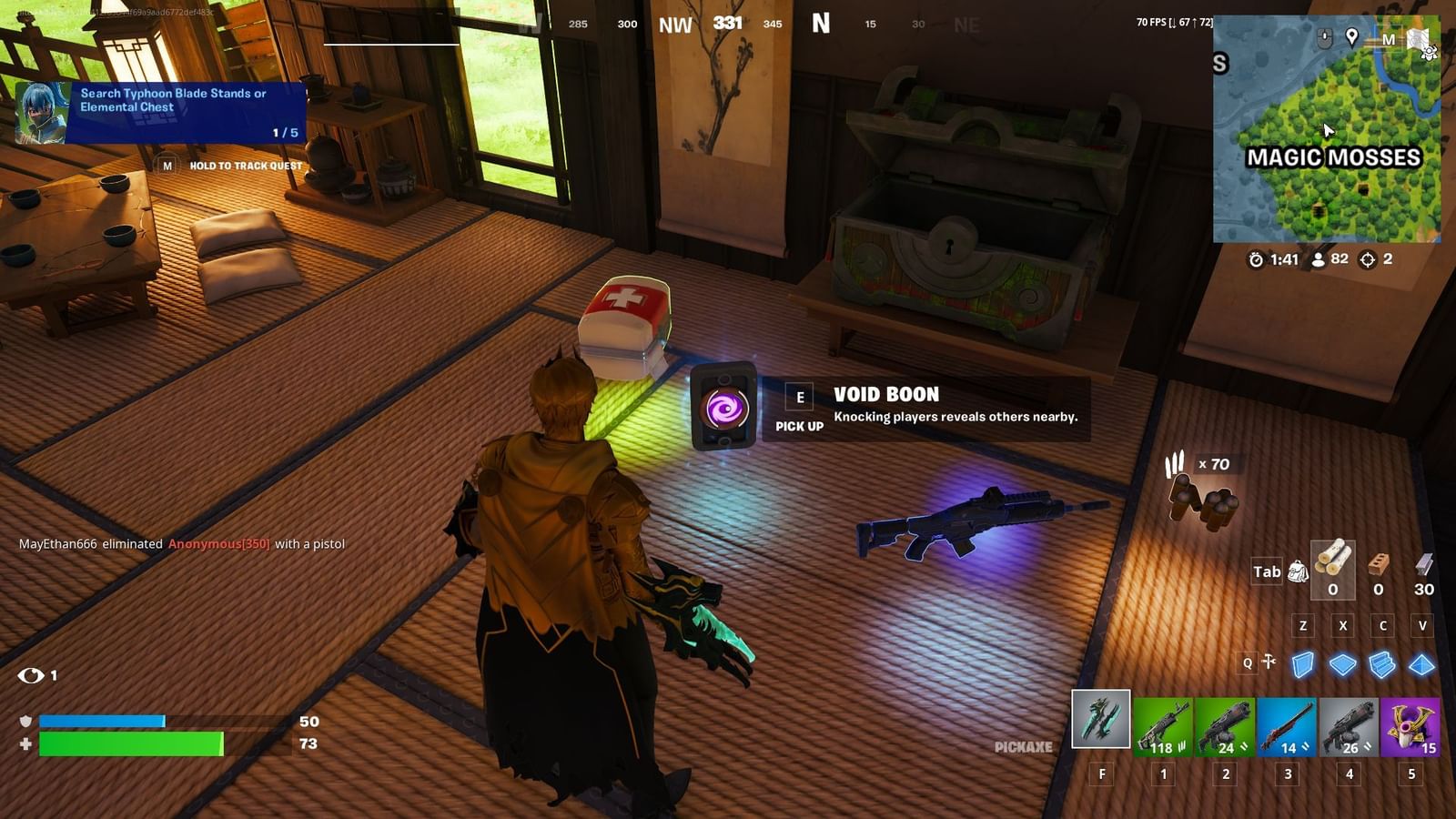Select the metal material resource
The width and height of the screenshot is (1456, 819).
[1423, 566]
